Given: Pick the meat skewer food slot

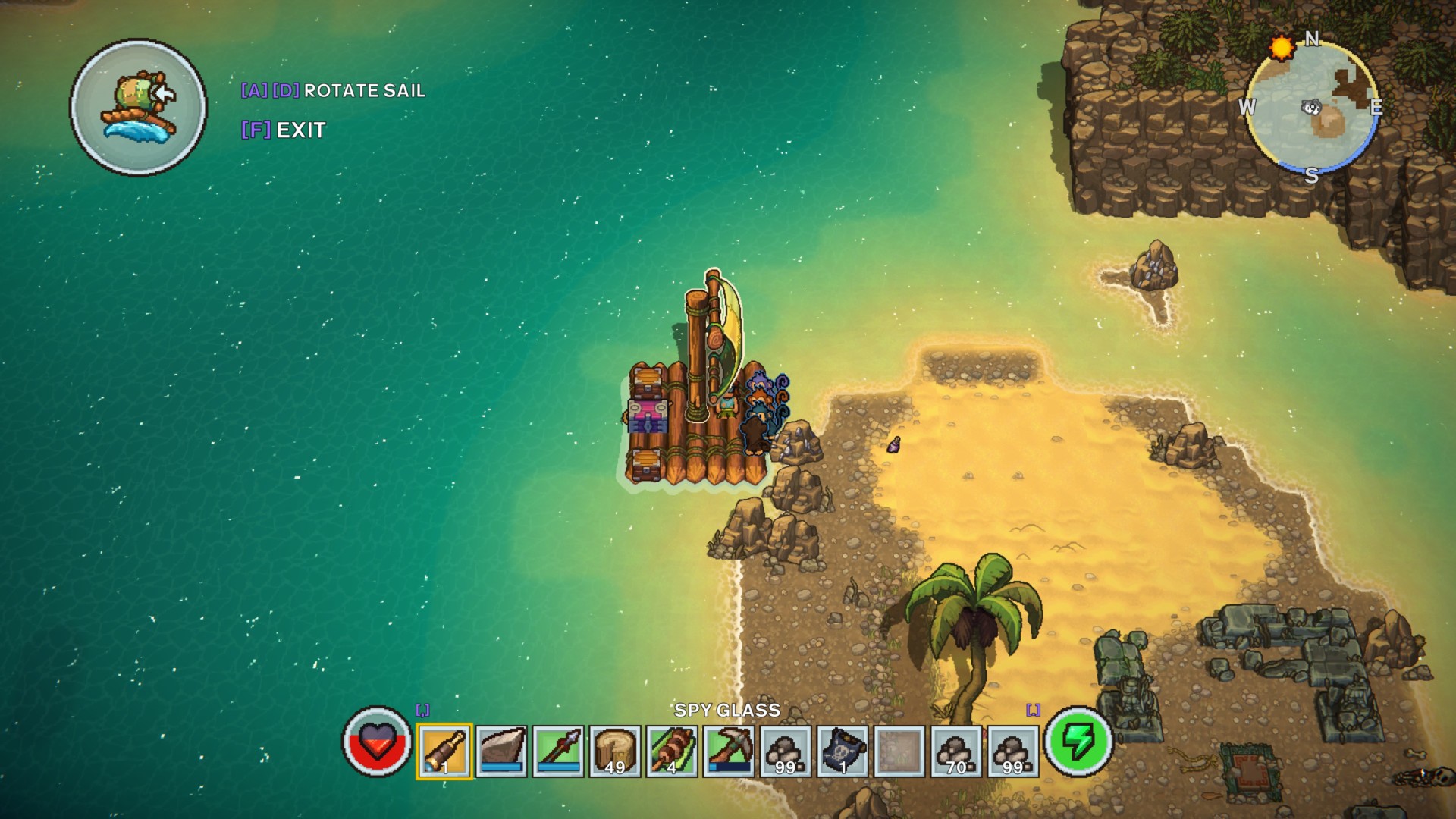Looking at the screenshot, I should [672, 751].
